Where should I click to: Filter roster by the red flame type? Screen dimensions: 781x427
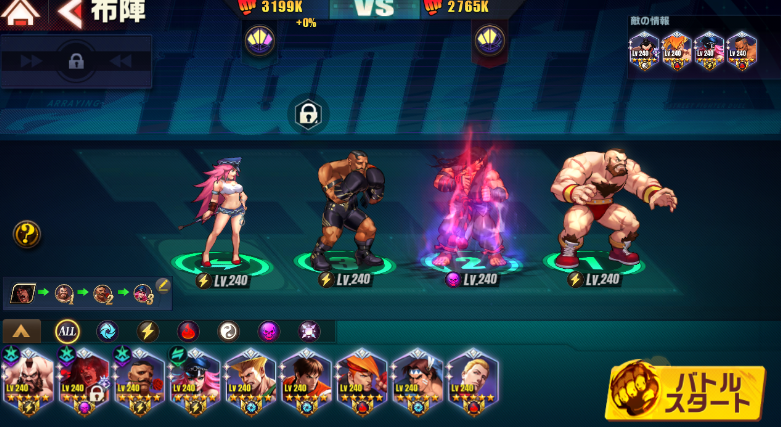tap(188, 331)
